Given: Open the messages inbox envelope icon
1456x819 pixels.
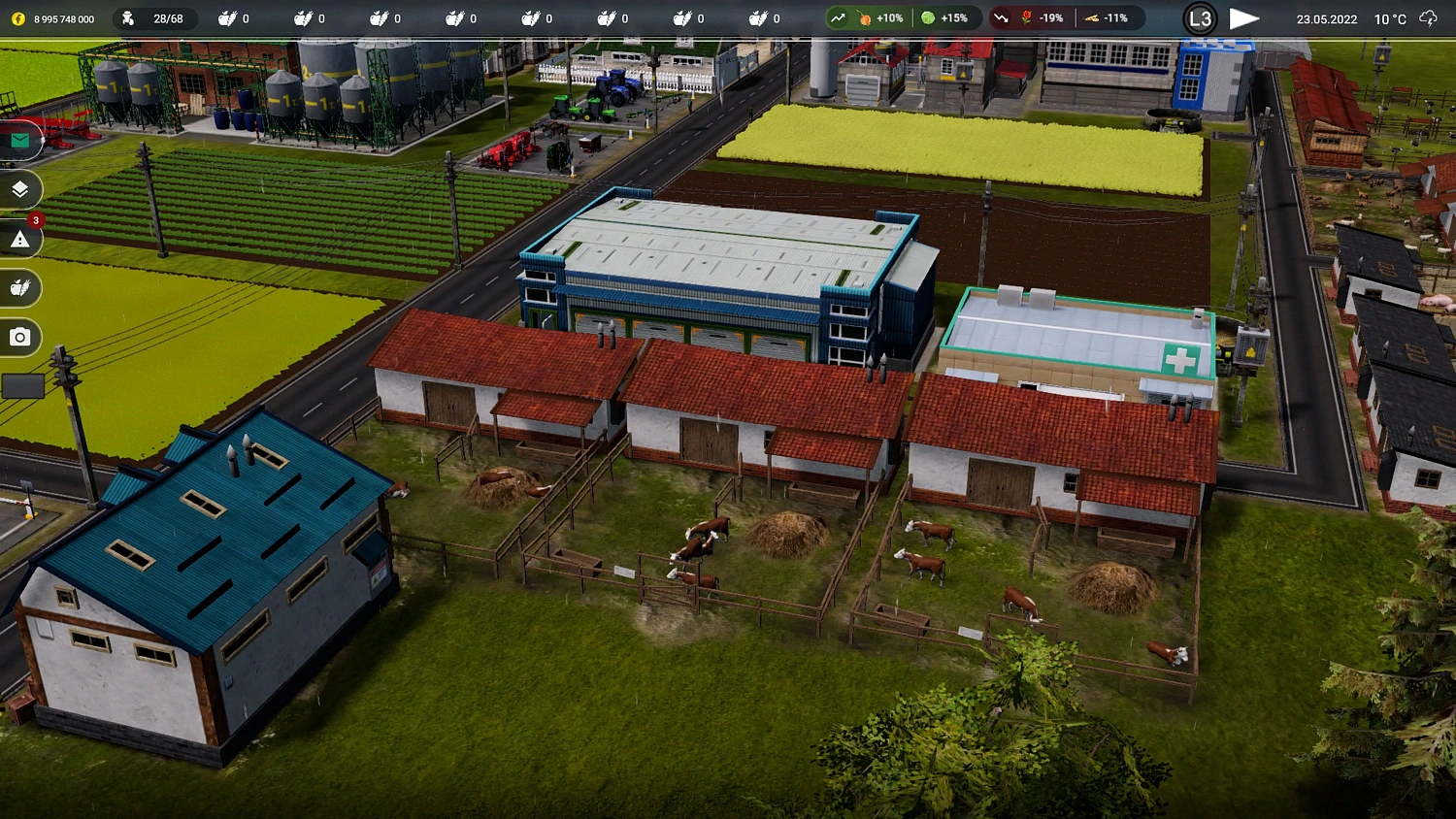Looking at the screenshot, I should (x=19, y=142).
